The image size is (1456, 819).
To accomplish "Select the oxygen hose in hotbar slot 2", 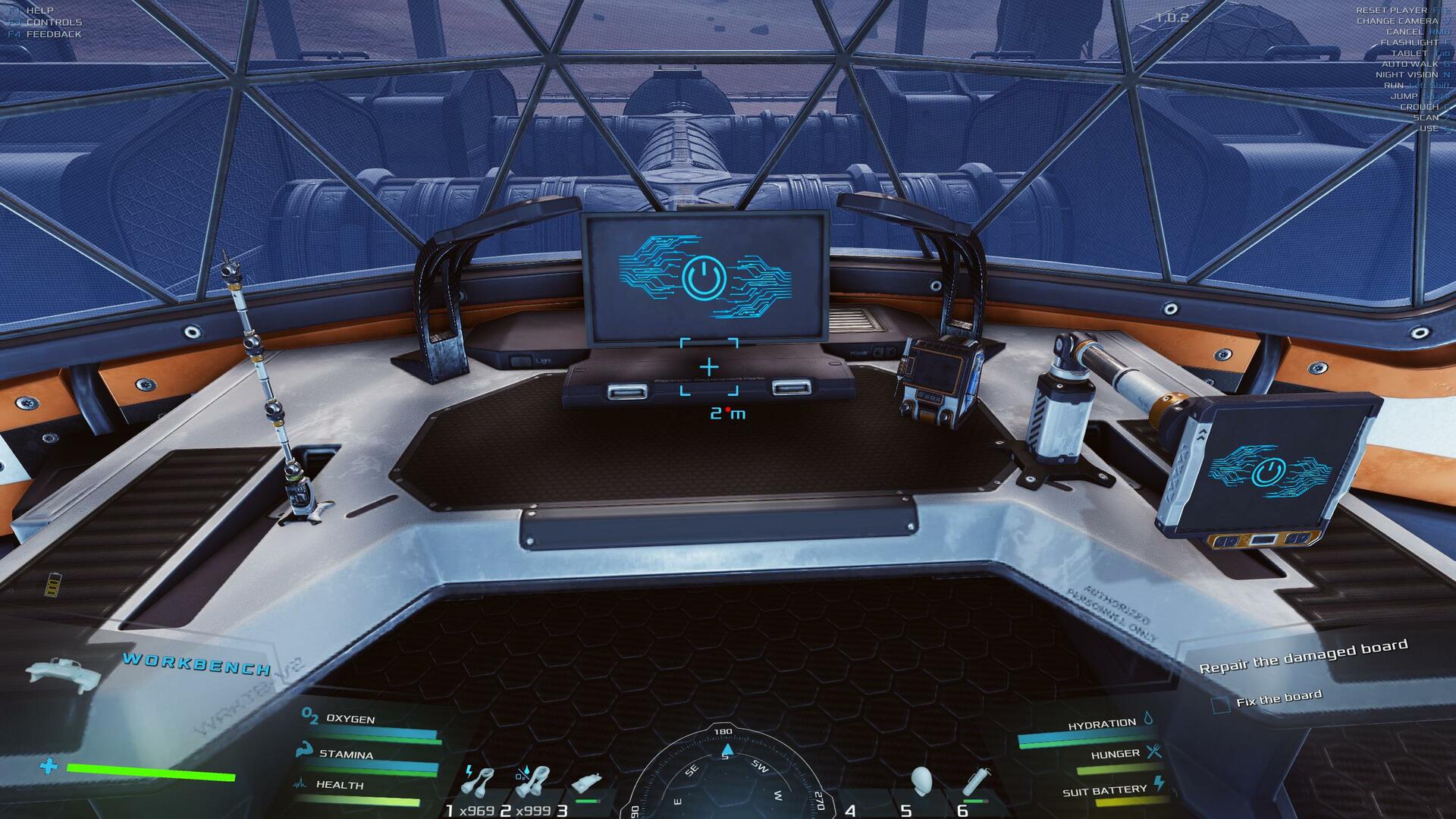I will [x=532, y=781].
